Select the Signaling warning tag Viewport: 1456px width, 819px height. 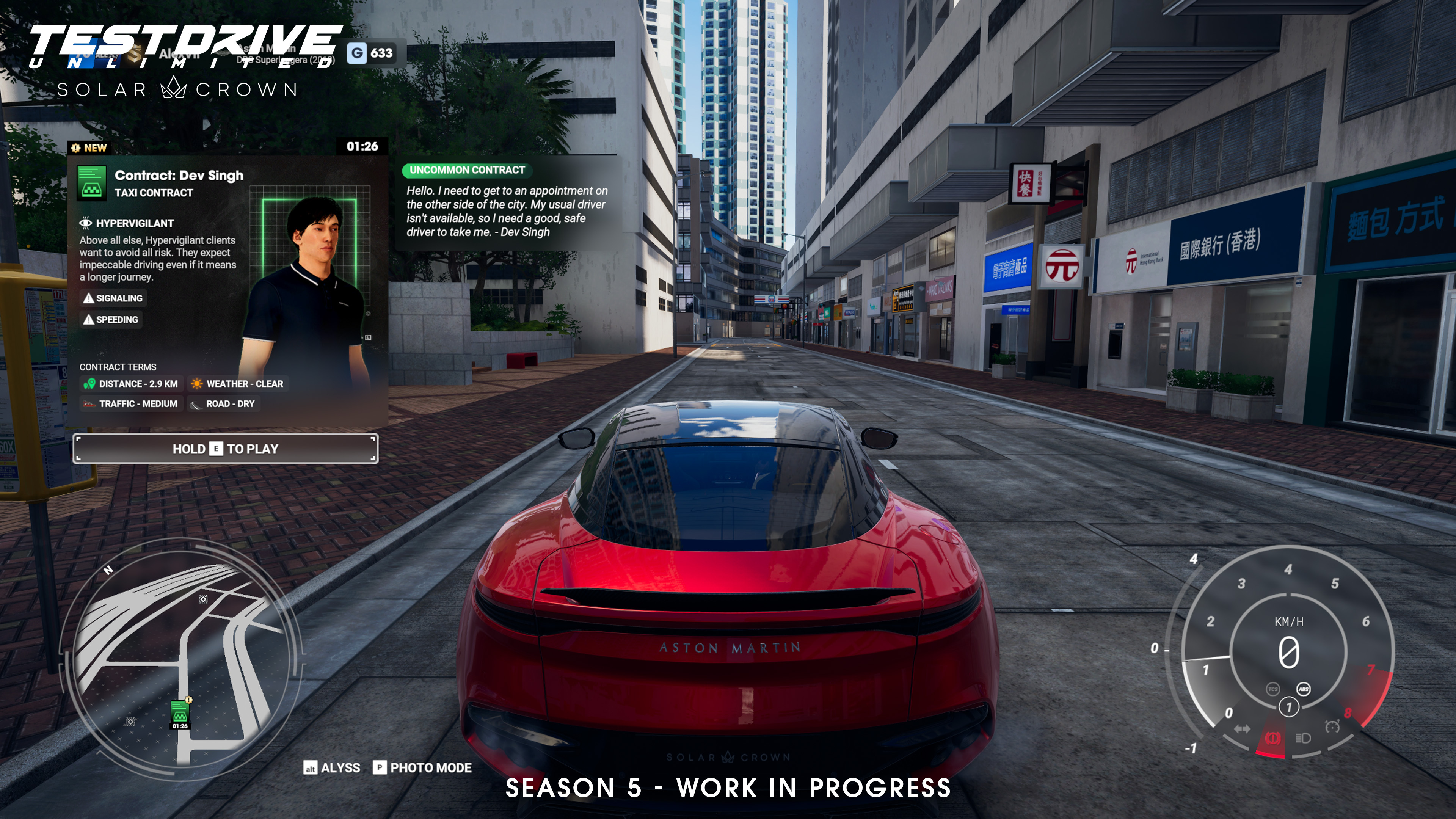(x=113, y=298)
